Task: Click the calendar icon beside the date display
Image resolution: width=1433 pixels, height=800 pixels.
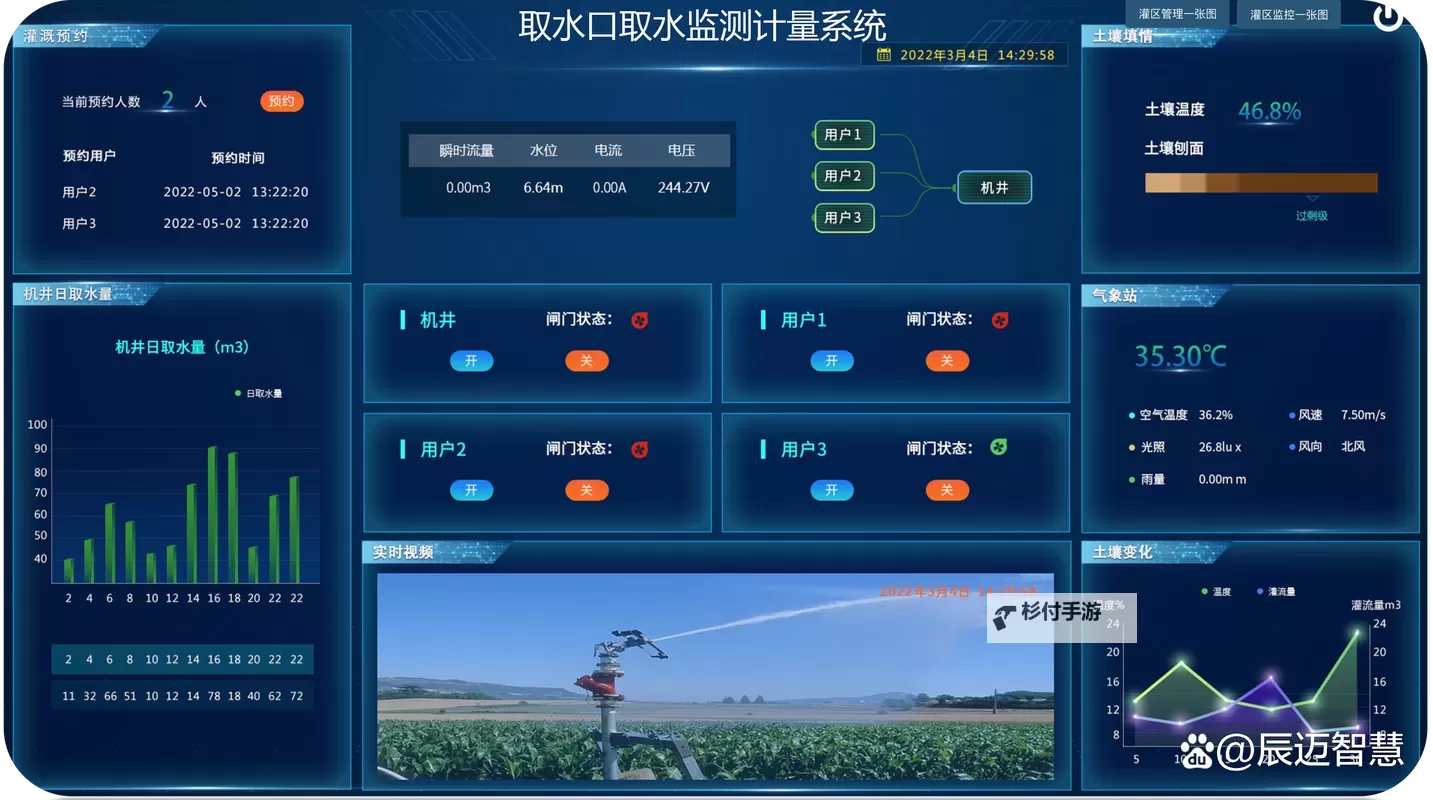Action: pyautogui.click(x=886, y=55)
